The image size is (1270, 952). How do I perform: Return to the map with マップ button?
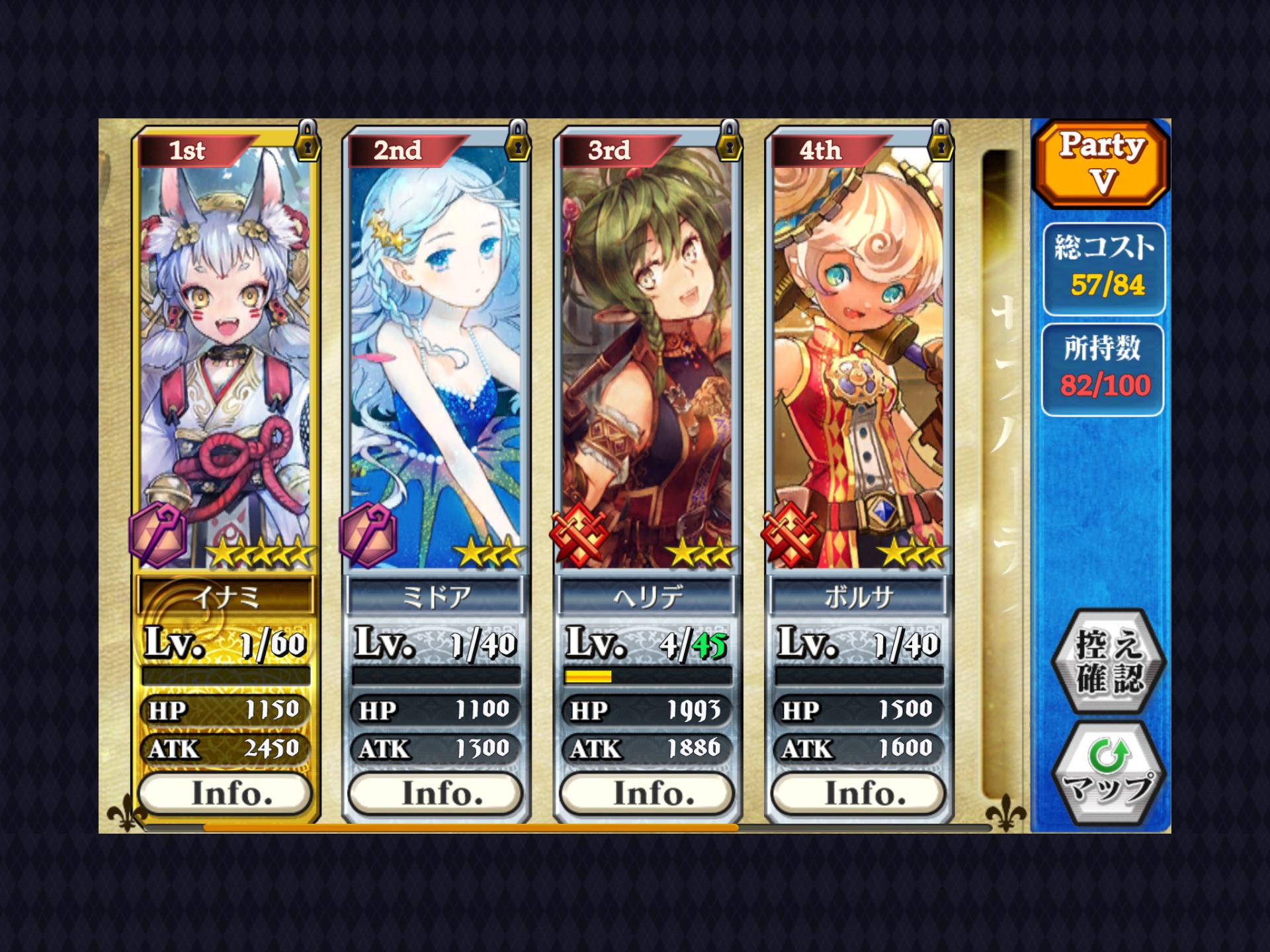pyautogui.click(x=1109, y=773)
